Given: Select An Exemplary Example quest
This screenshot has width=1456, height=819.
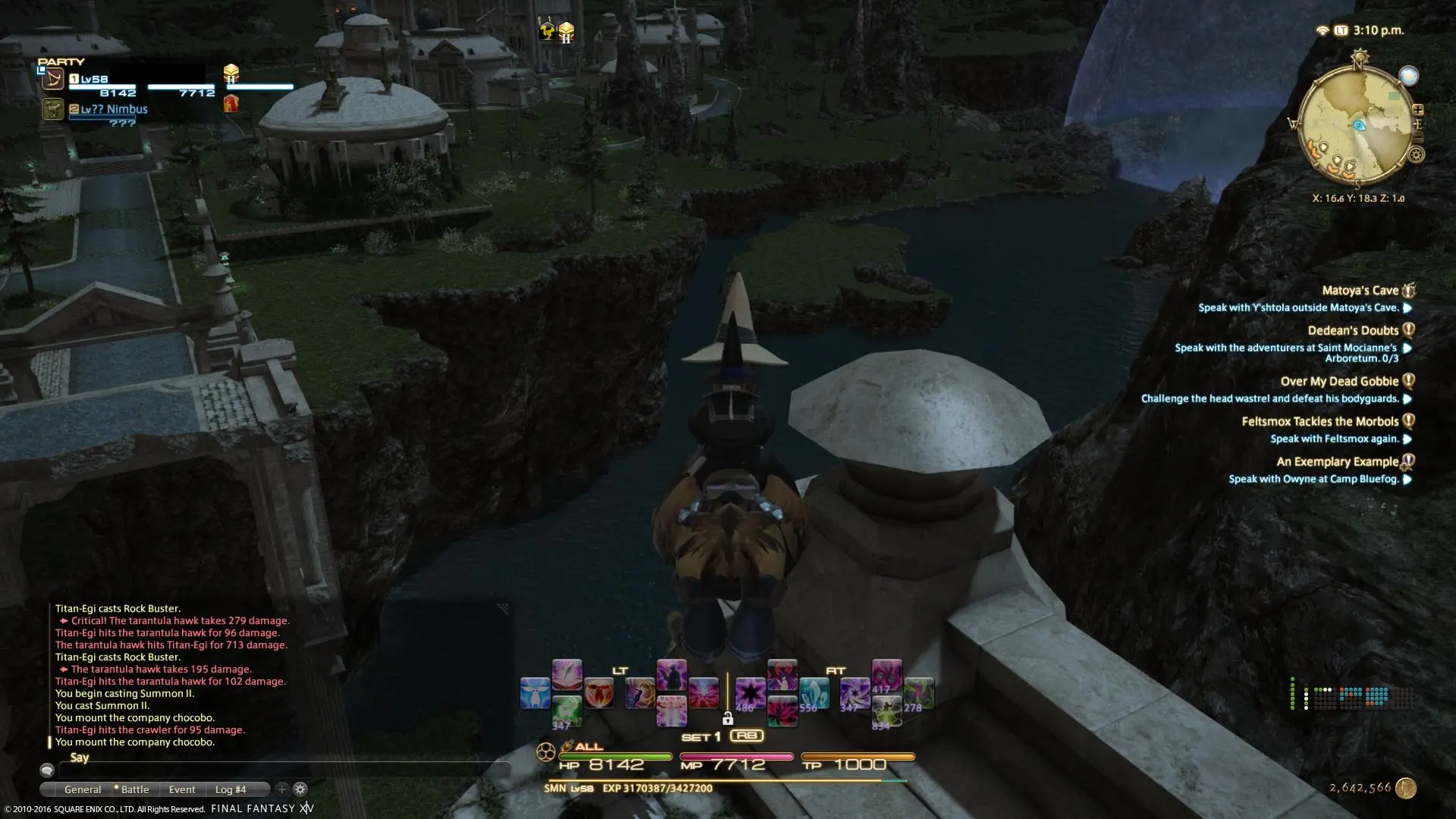Looking at the screenshot, I should click(1337, 462).
